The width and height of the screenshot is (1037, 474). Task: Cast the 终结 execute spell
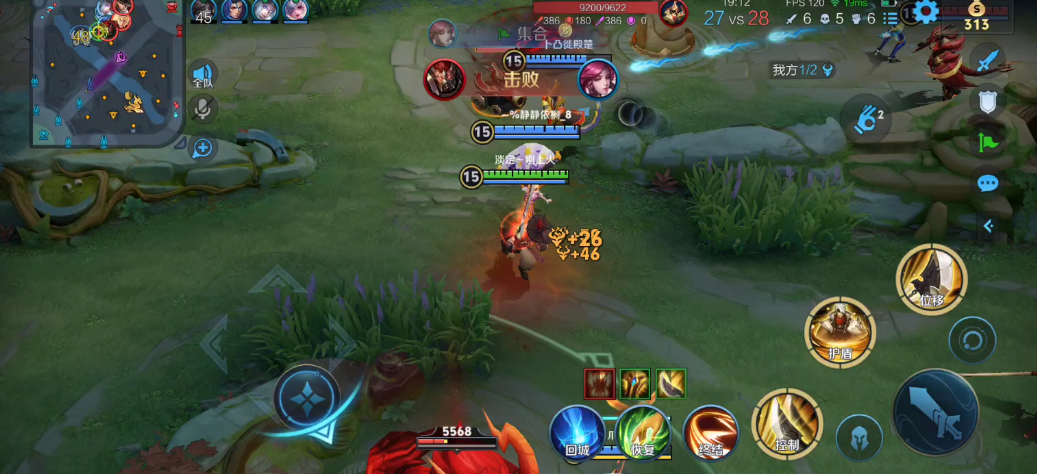pos(710,432)
